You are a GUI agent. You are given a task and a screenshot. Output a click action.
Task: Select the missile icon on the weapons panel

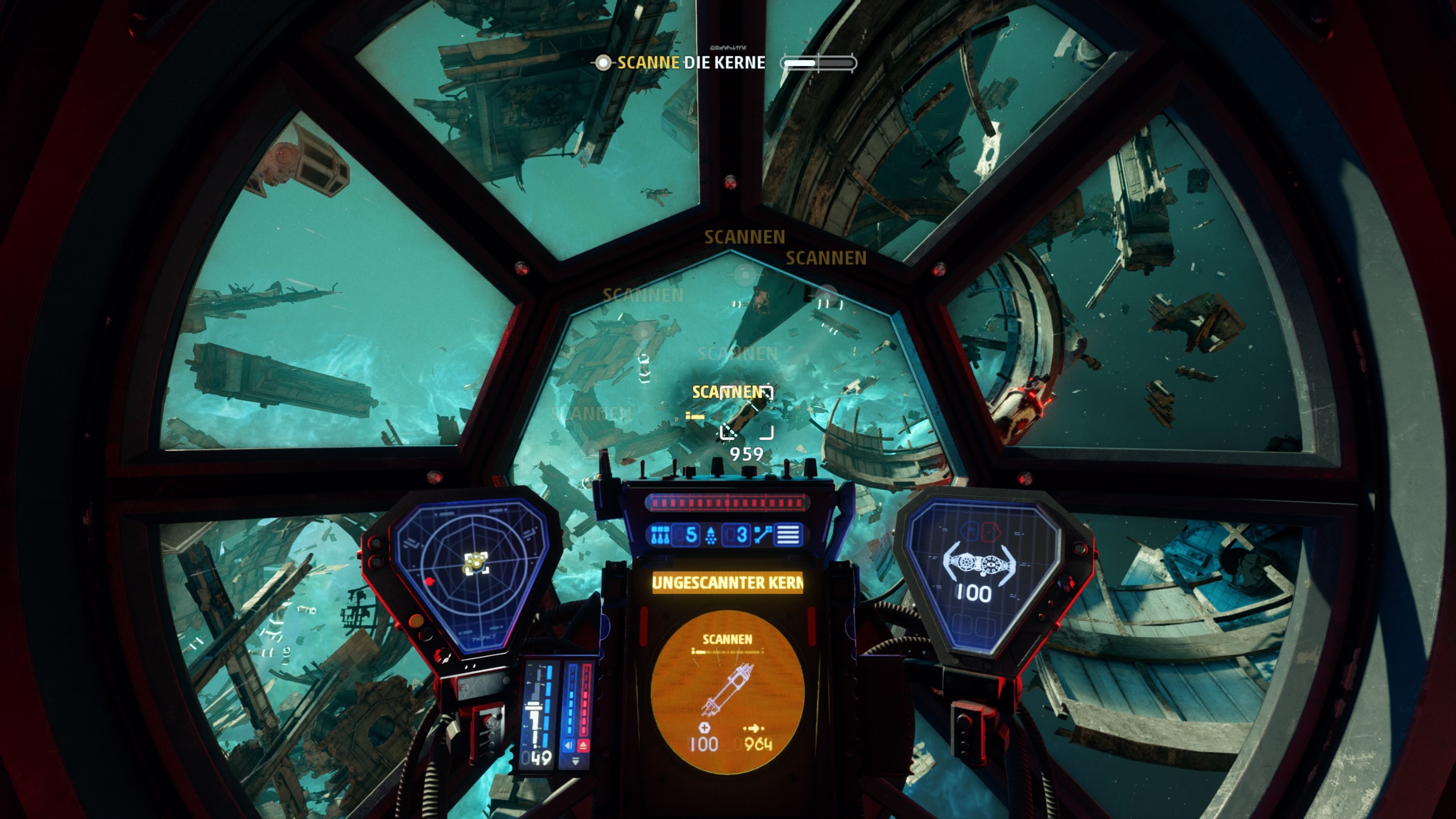(660, 534)
